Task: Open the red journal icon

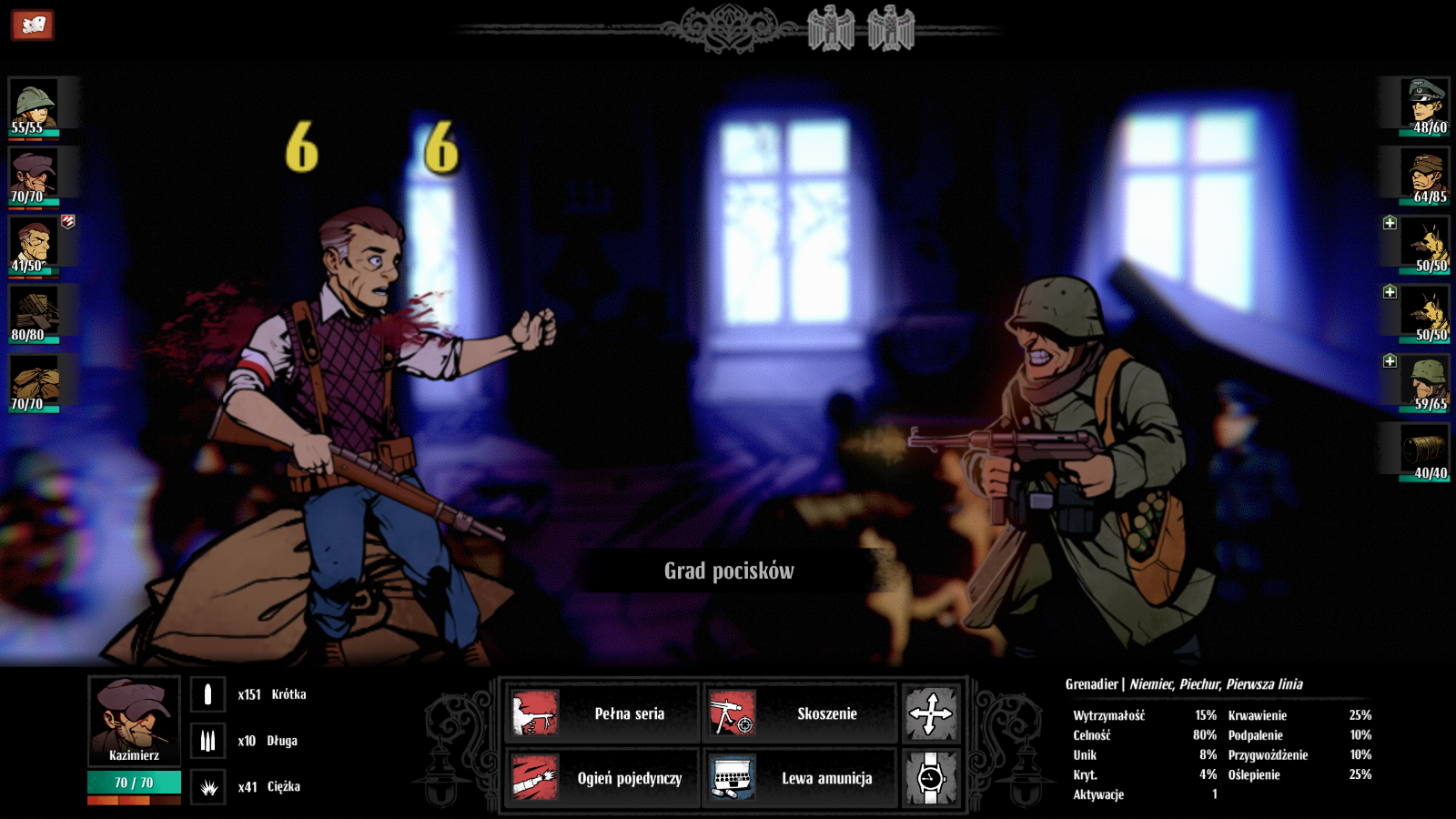Action: (33, 25)
